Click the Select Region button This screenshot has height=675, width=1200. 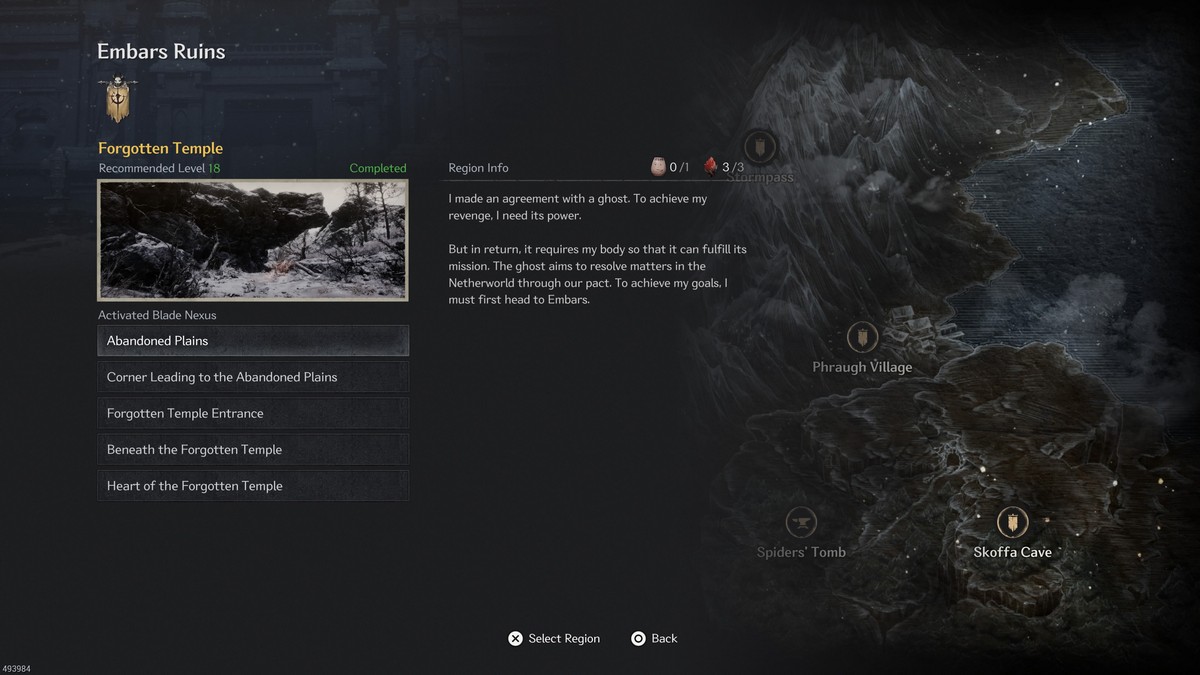[x=553, y=638]
